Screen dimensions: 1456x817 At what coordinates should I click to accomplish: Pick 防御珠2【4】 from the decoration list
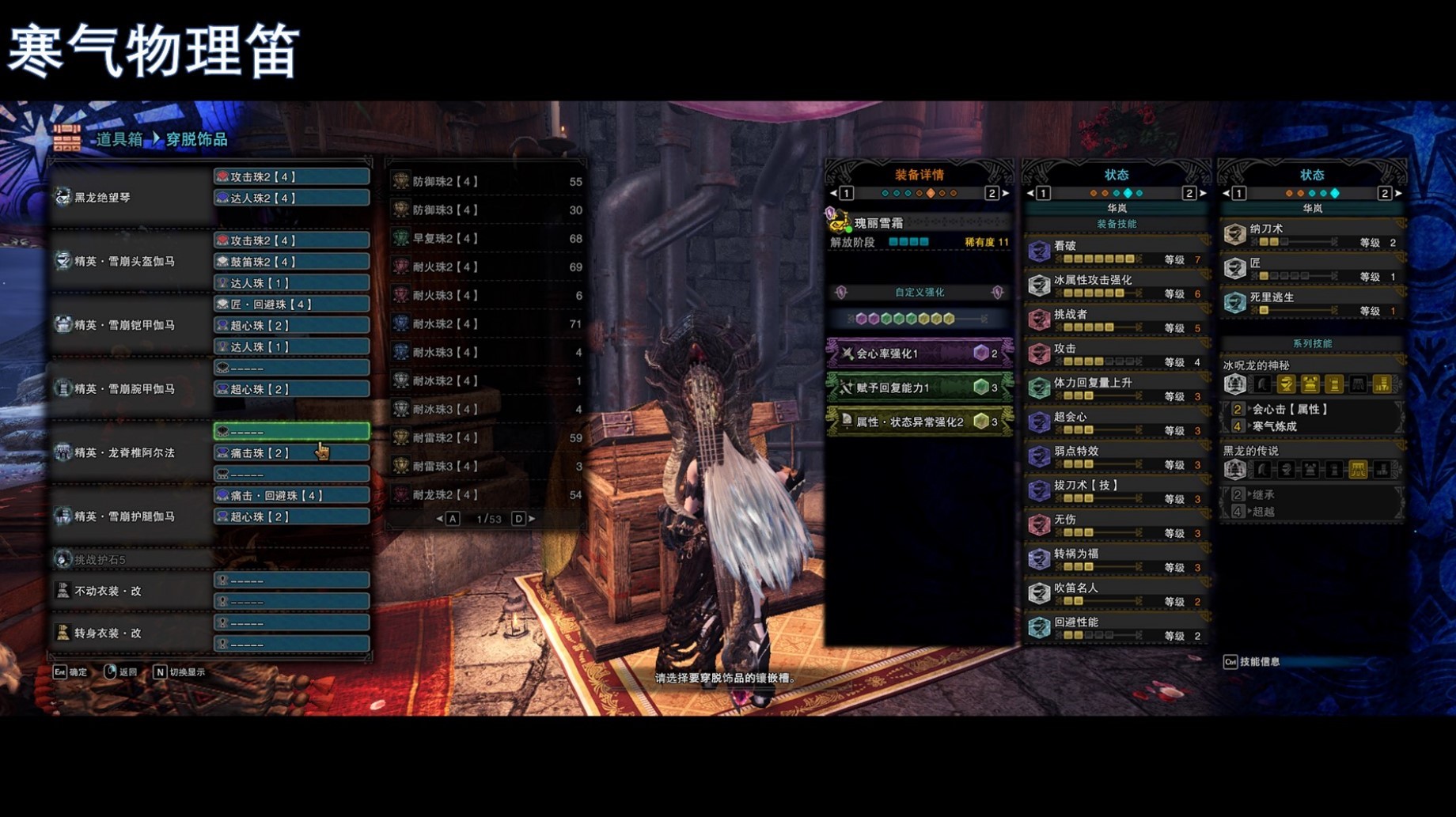487,182
